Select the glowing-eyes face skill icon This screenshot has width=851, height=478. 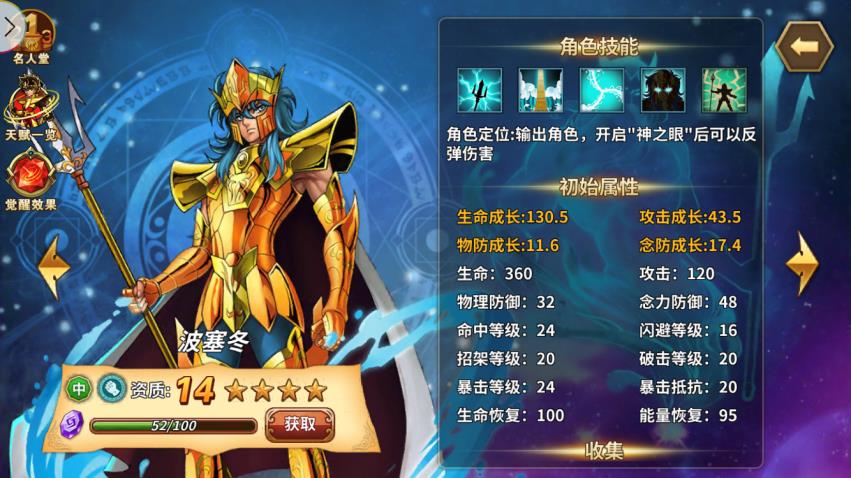click(663, 90)
